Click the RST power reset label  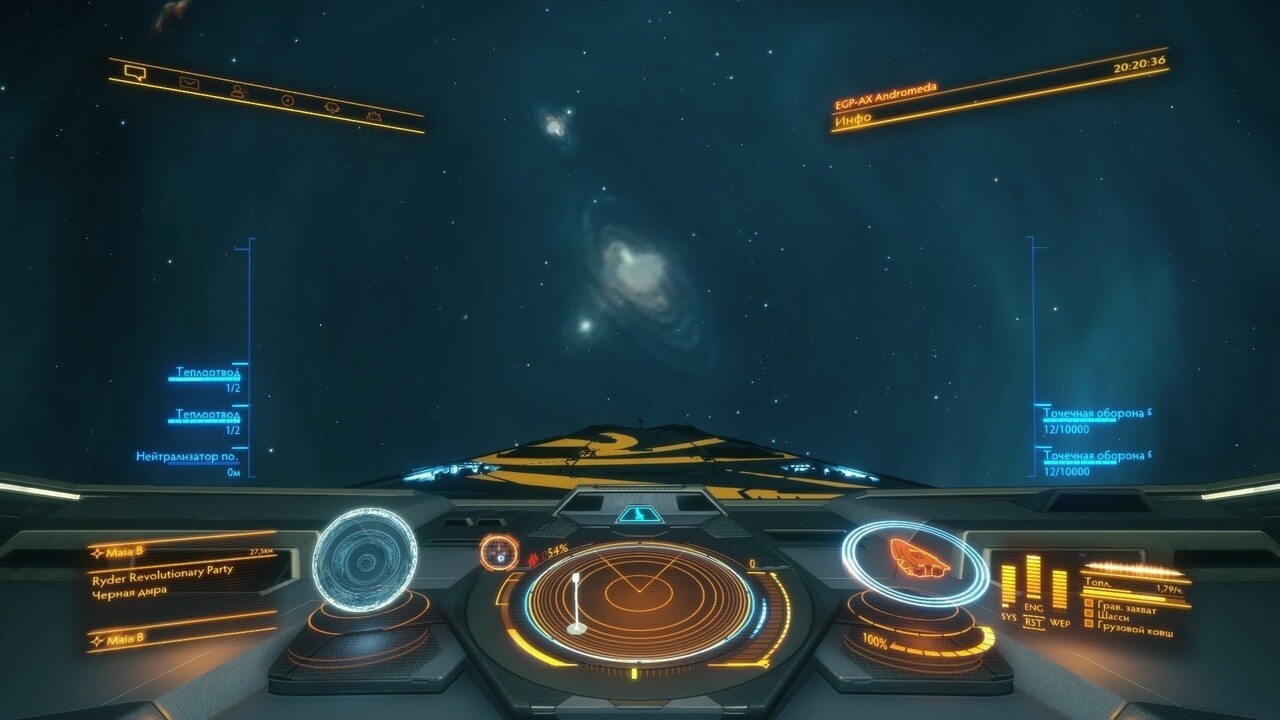(1034, 623)
